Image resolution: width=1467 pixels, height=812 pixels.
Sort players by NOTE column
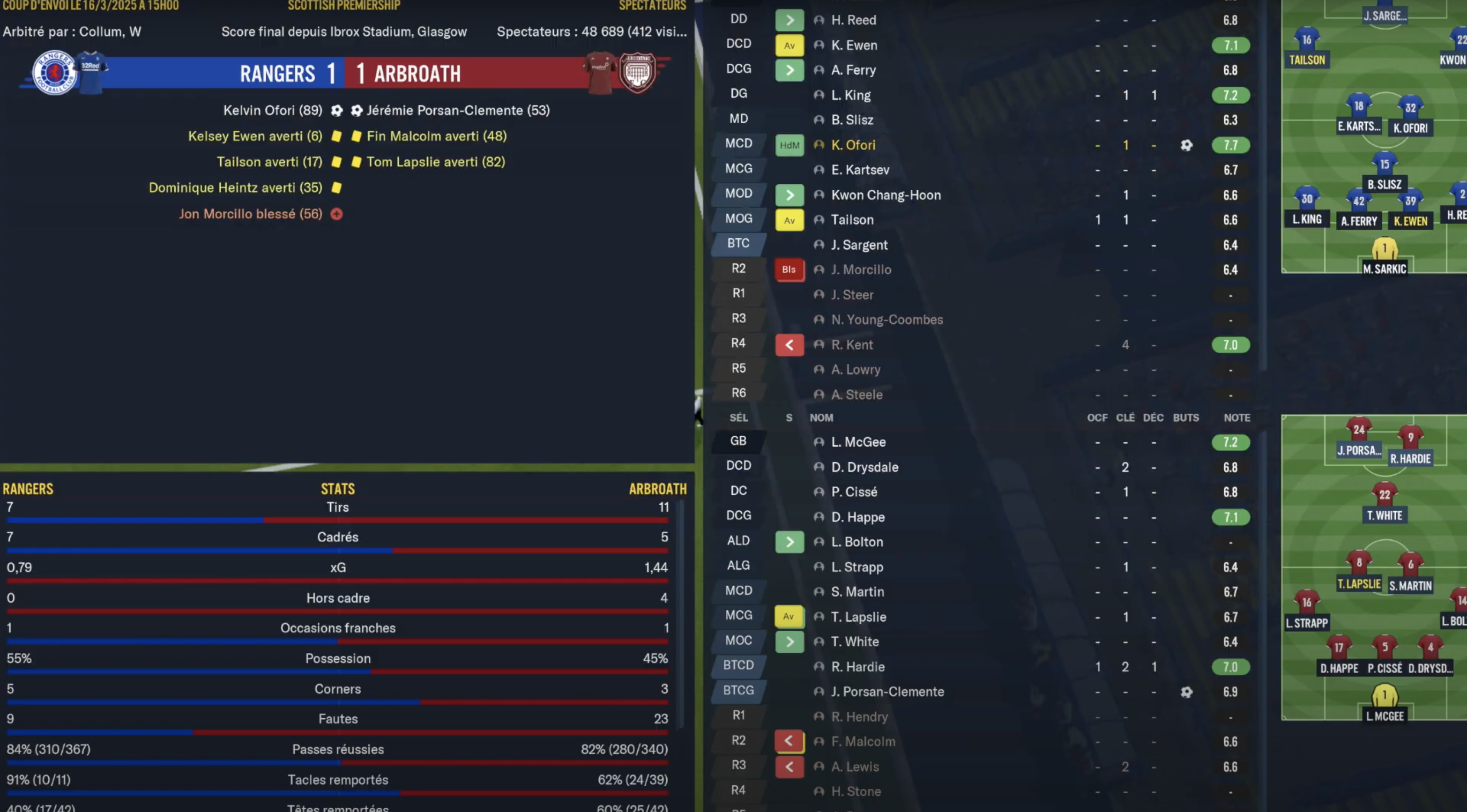click(x=1237, y=418)
